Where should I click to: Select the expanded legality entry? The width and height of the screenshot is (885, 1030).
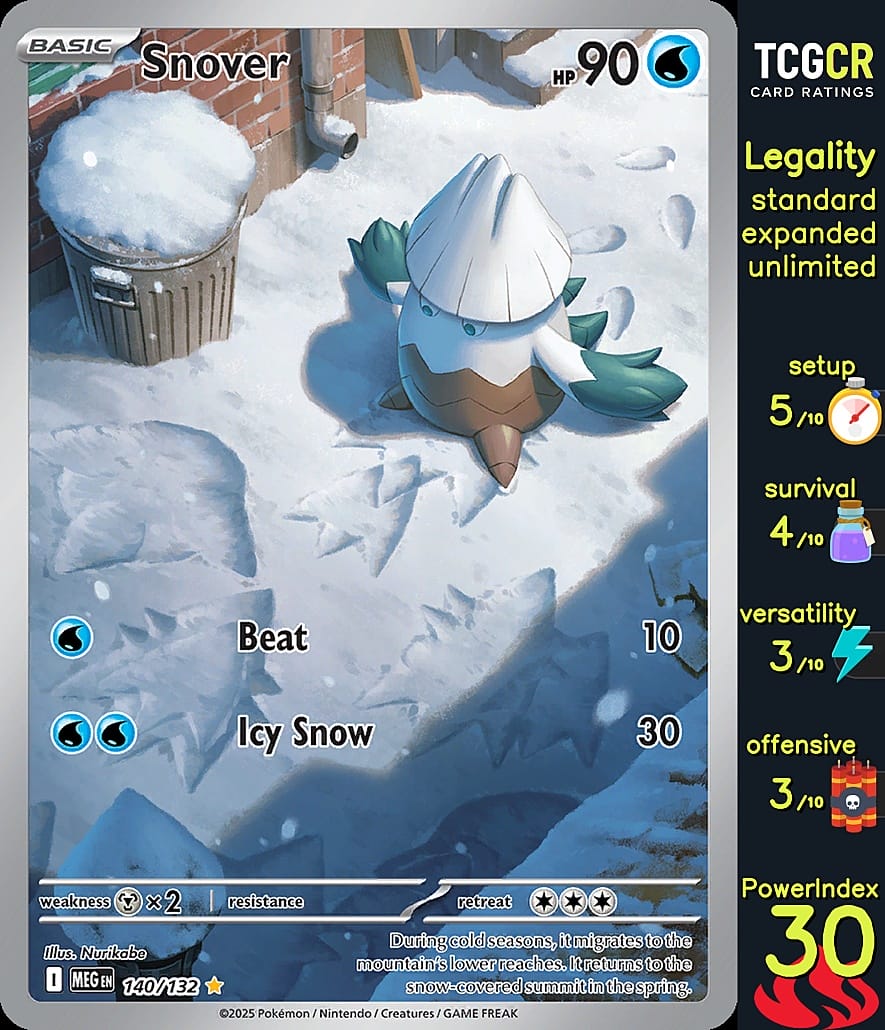(x=811, y=233)
